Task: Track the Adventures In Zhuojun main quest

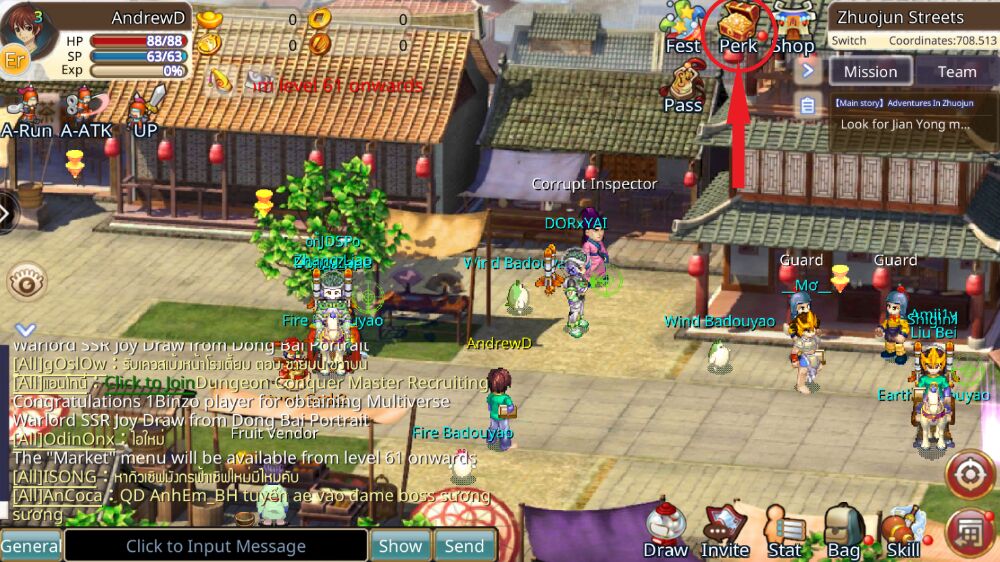Action: click(903, 114)
